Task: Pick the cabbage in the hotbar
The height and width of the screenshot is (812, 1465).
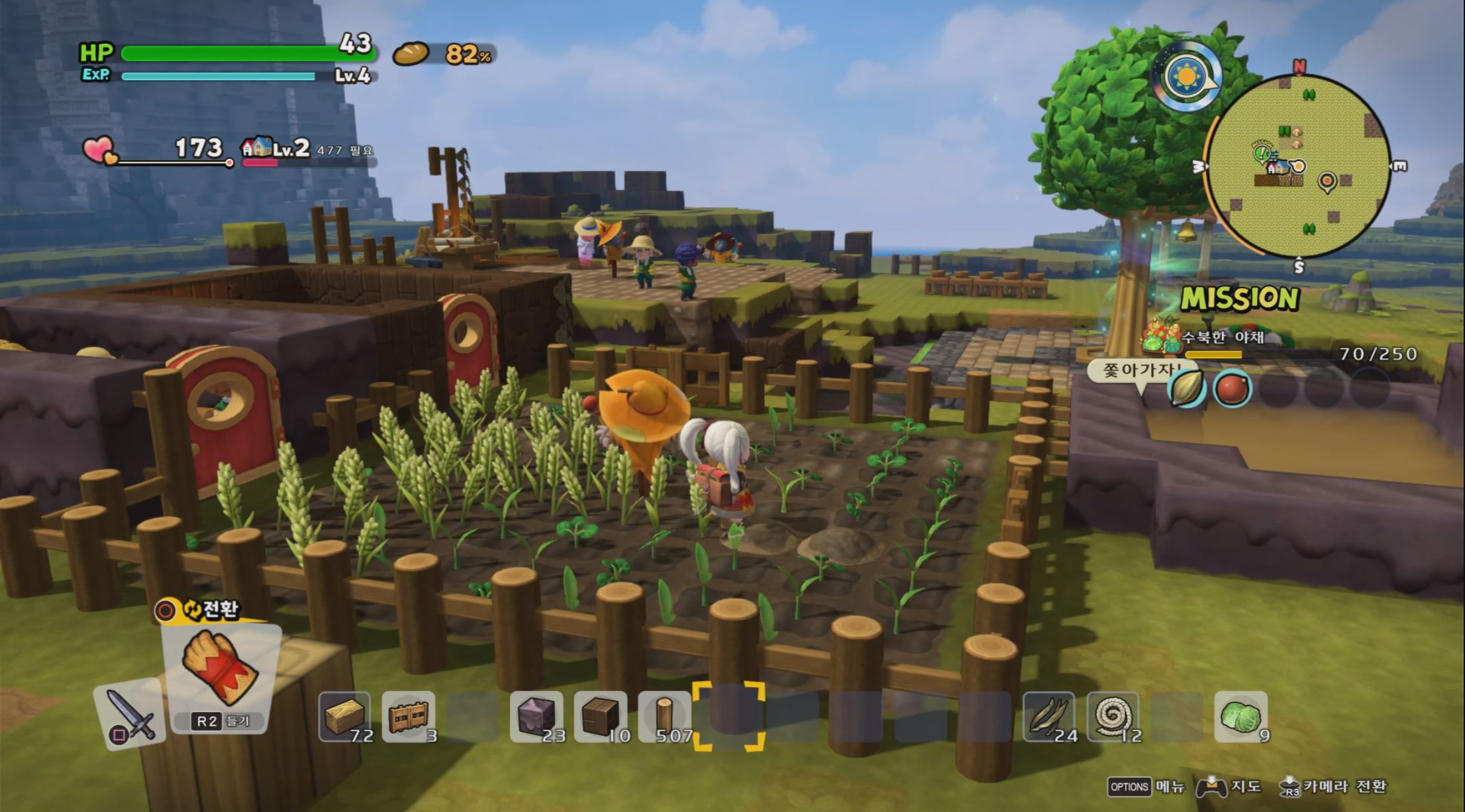Action: 1240,717
